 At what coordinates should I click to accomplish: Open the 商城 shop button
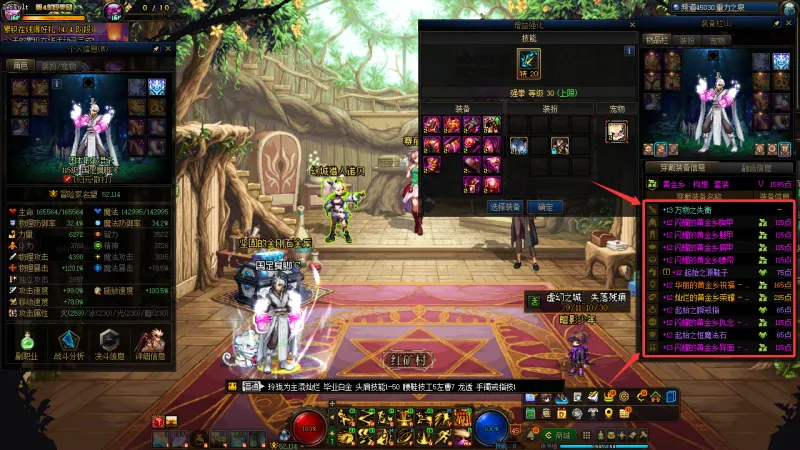pos(562,436)
